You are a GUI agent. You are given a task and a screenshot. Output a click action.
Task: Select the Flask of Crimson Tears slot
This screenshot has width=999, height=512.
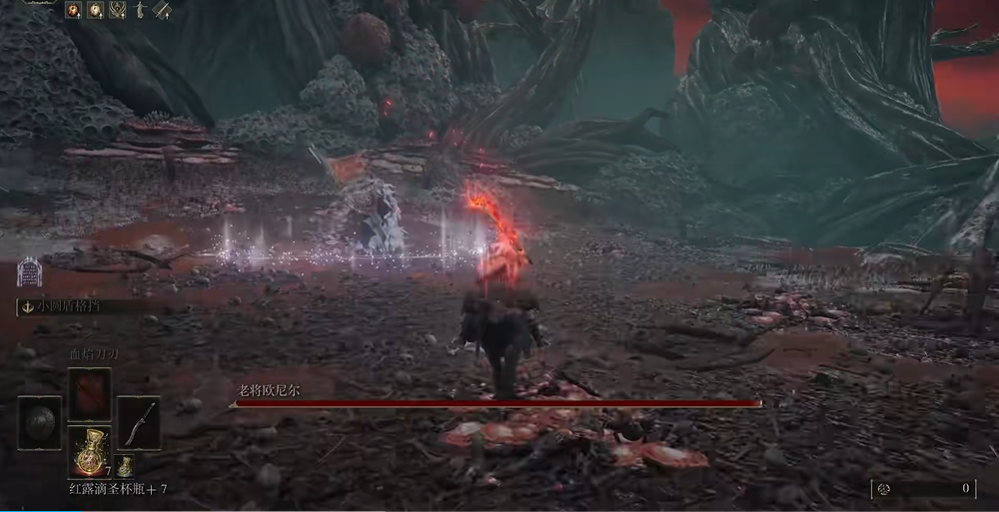coord(90,451)
